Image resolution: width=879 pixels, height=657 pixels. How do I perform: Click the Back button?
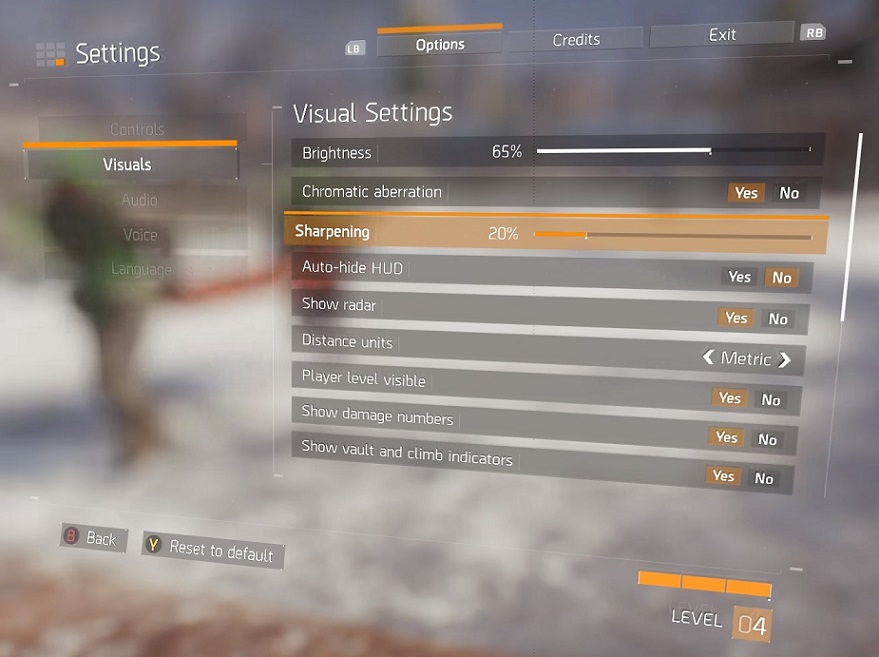click(x=92, y=538)
